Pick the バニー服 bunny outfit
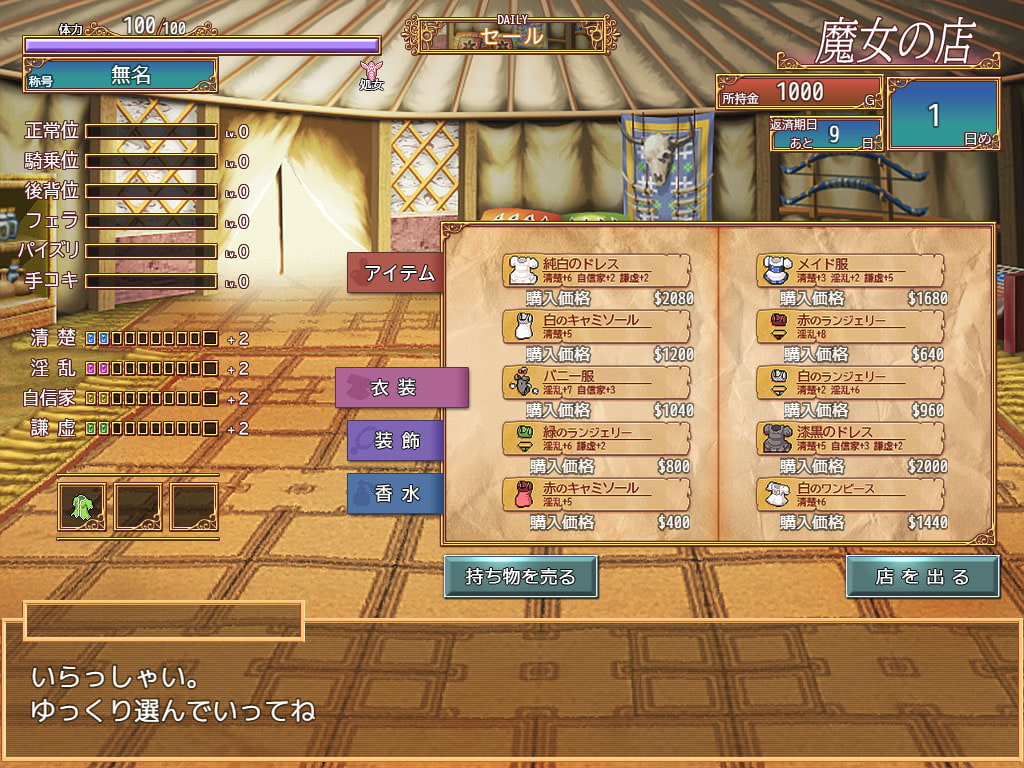Screen dimensions: 1024x768 click(596, 382)
